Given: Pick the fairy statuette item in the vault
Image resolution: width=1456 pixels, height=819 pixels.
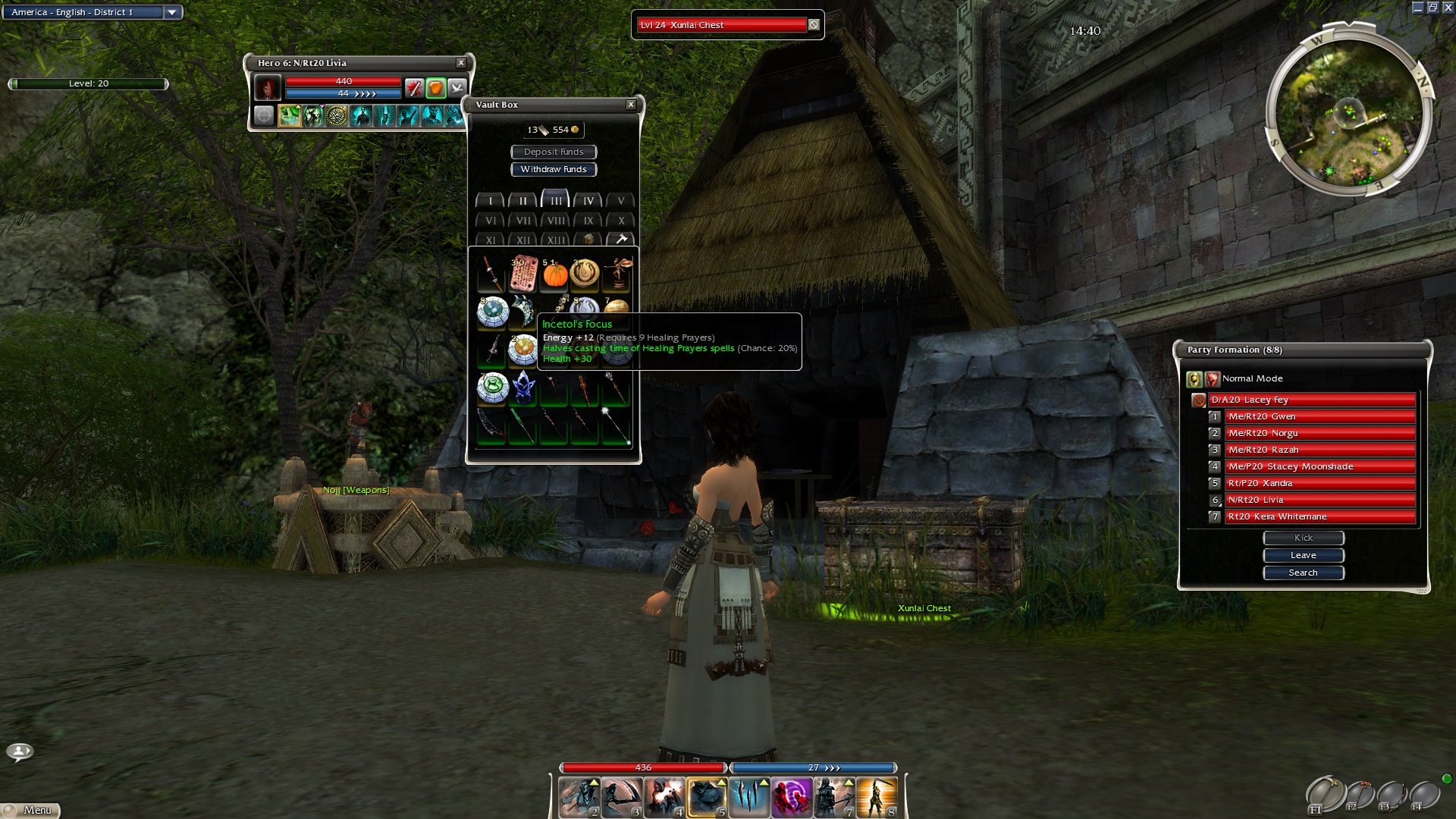Looking at the screenshot, I should 617,273.
